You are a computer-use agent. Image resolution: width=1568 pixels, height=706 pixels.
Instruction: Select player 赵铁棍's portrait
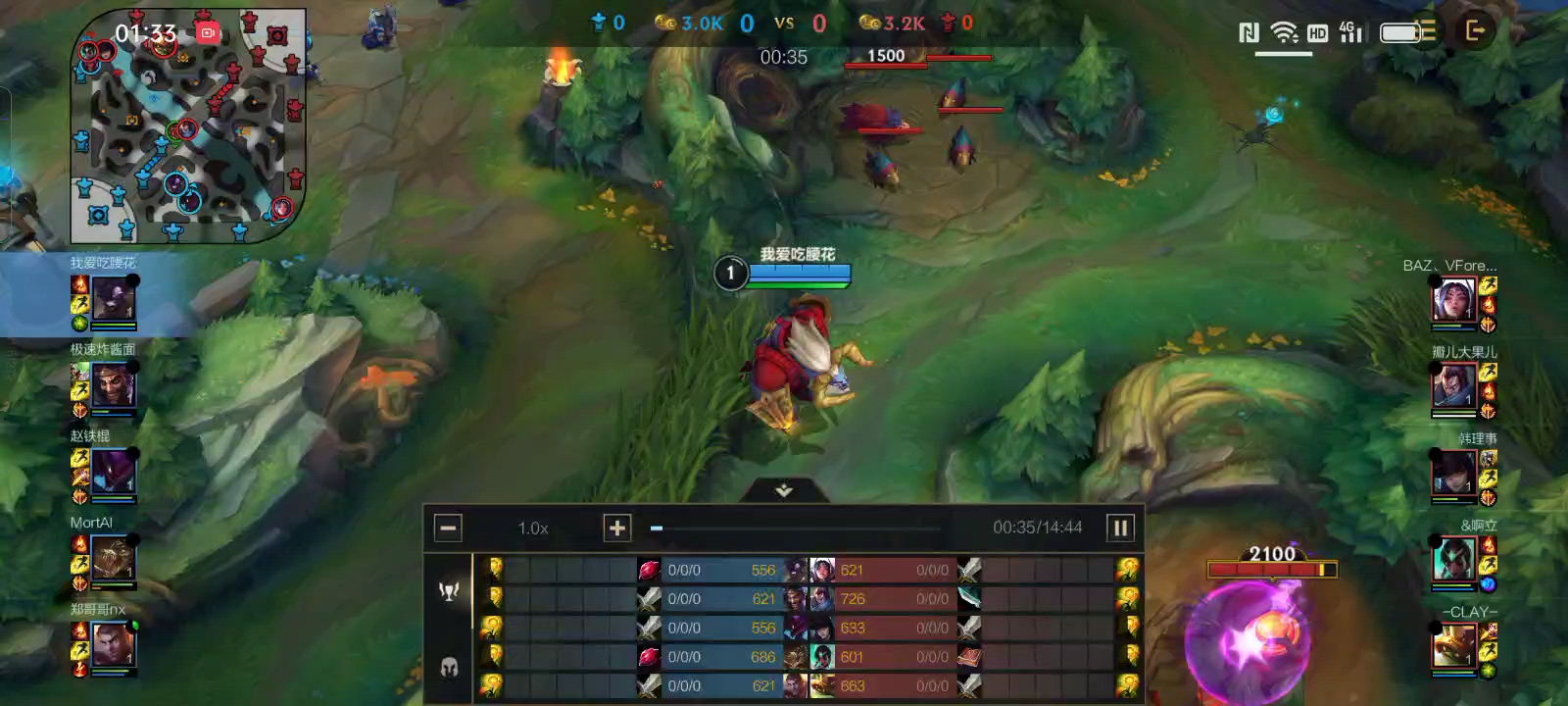click(x=114, y=471)
